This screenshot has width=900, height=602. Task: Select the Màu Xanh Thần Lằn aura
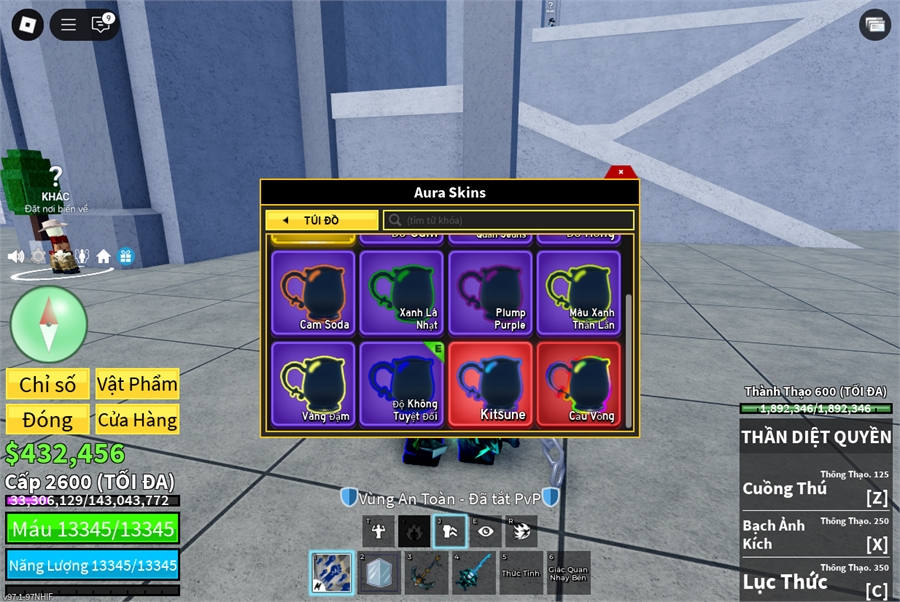click(579, 292)
